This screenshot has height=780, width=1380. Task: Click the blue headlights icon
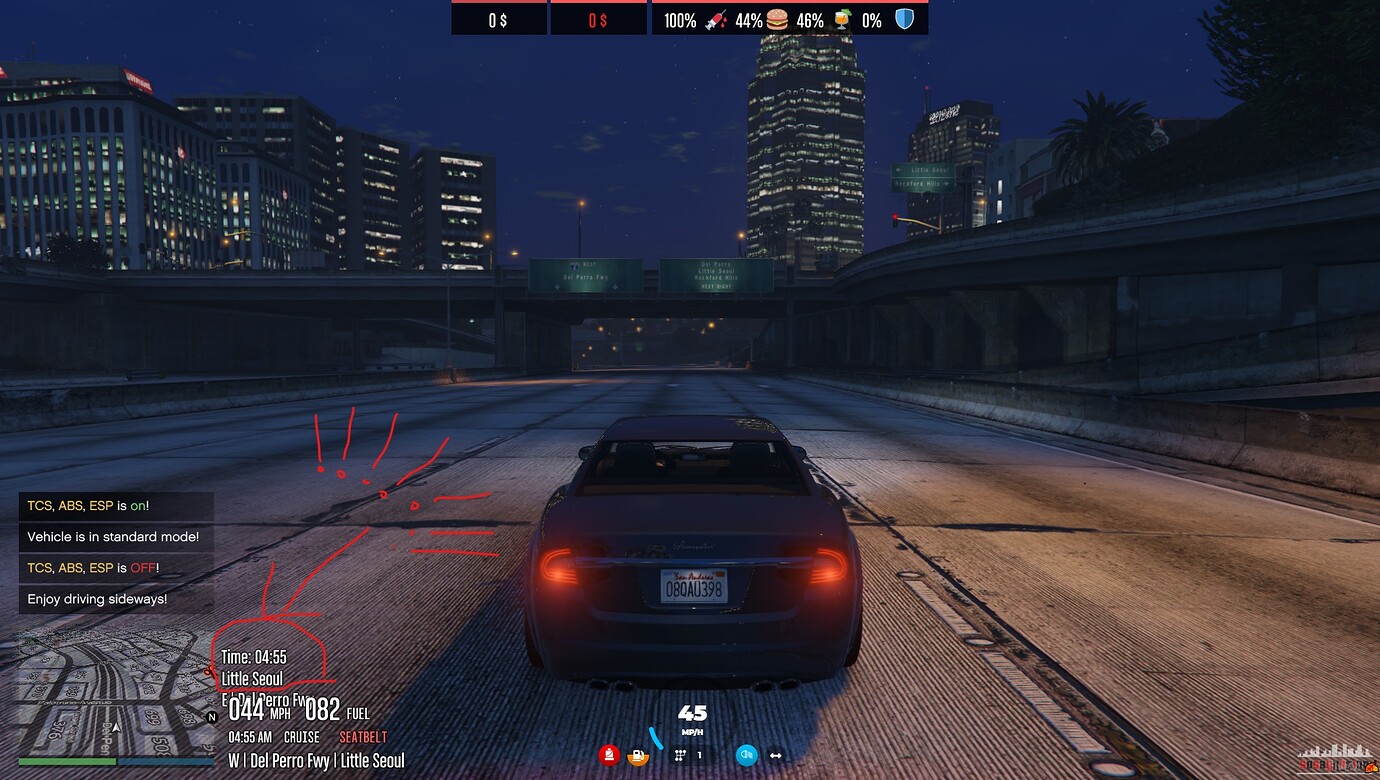pyautogui.click(x=747, y=755)
